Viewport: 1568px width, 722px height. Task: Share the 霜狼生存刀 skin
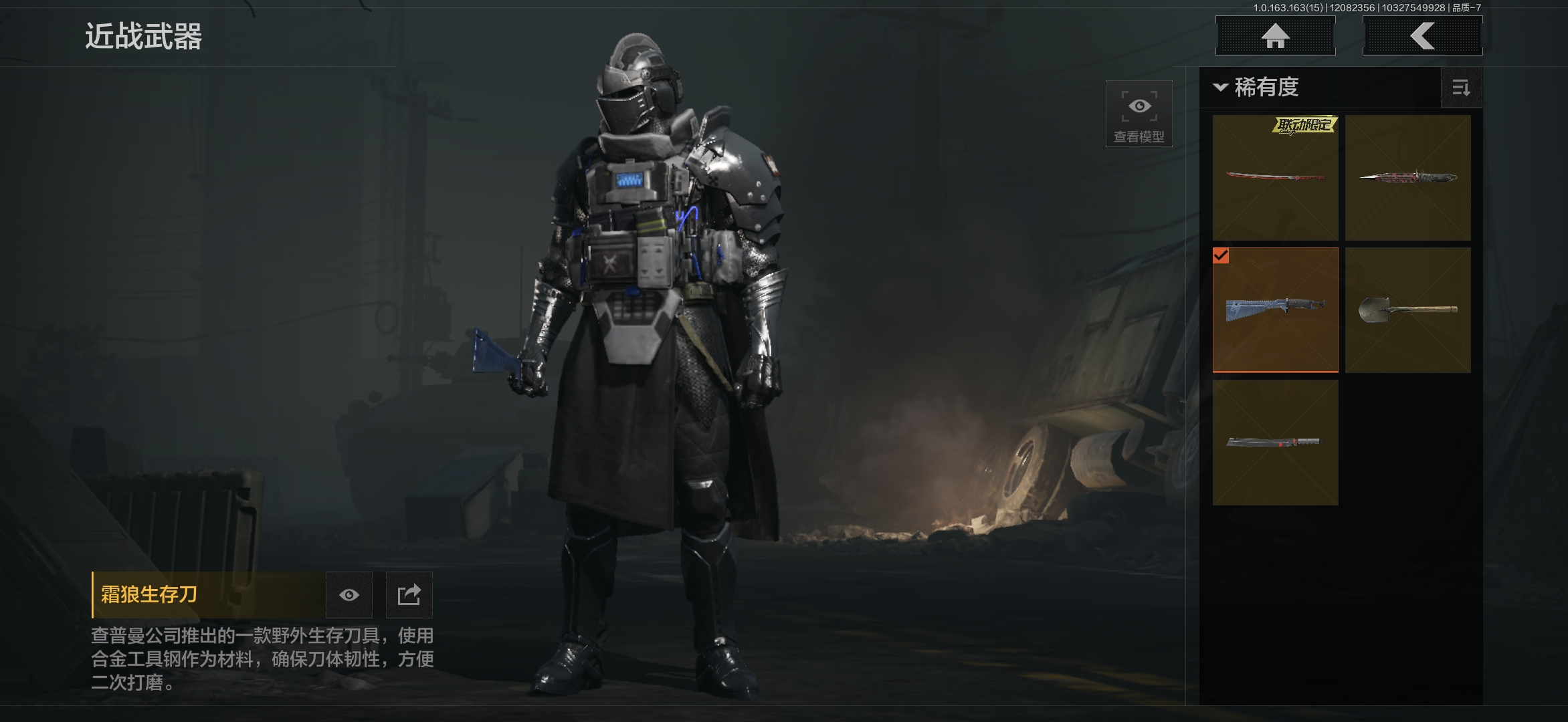point(409,595)
